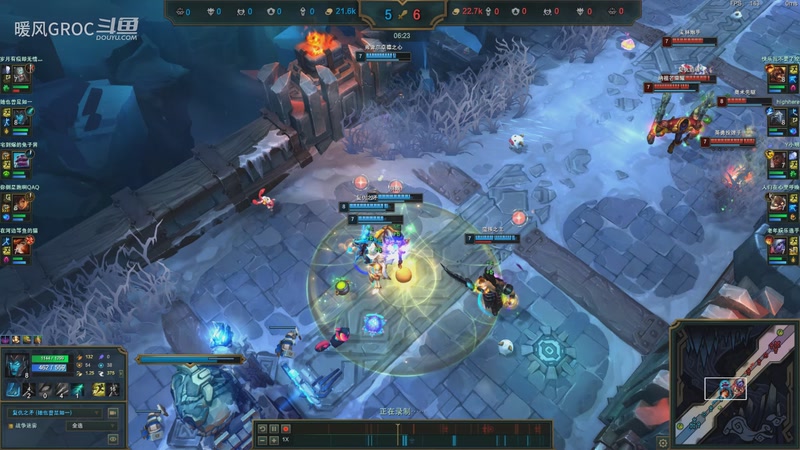Open the champion selection dropdown
Viewport: 800px width, 450px height.
pyautogui.click(x=54, y=412)
